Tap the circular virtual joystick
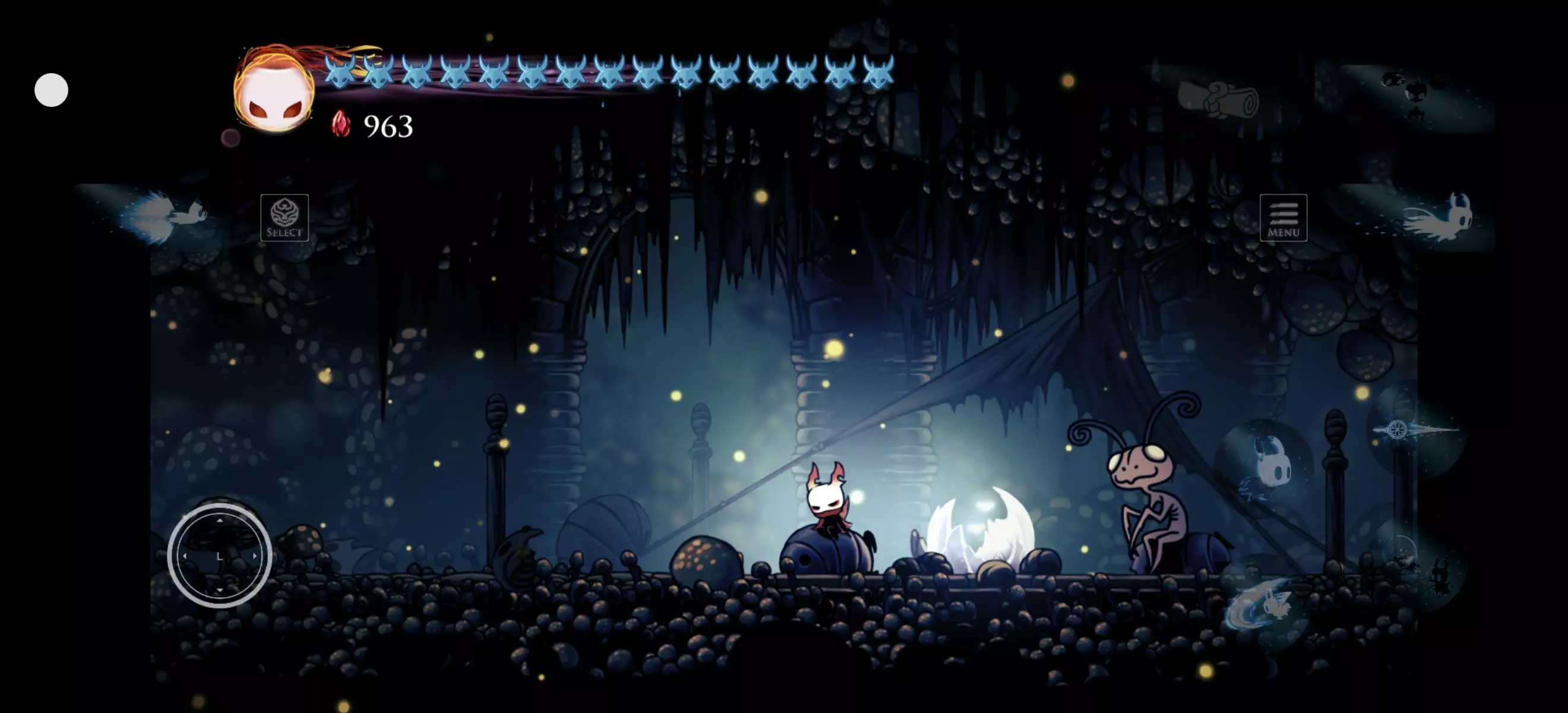1568x713 pixels. [x=220, y=556]
